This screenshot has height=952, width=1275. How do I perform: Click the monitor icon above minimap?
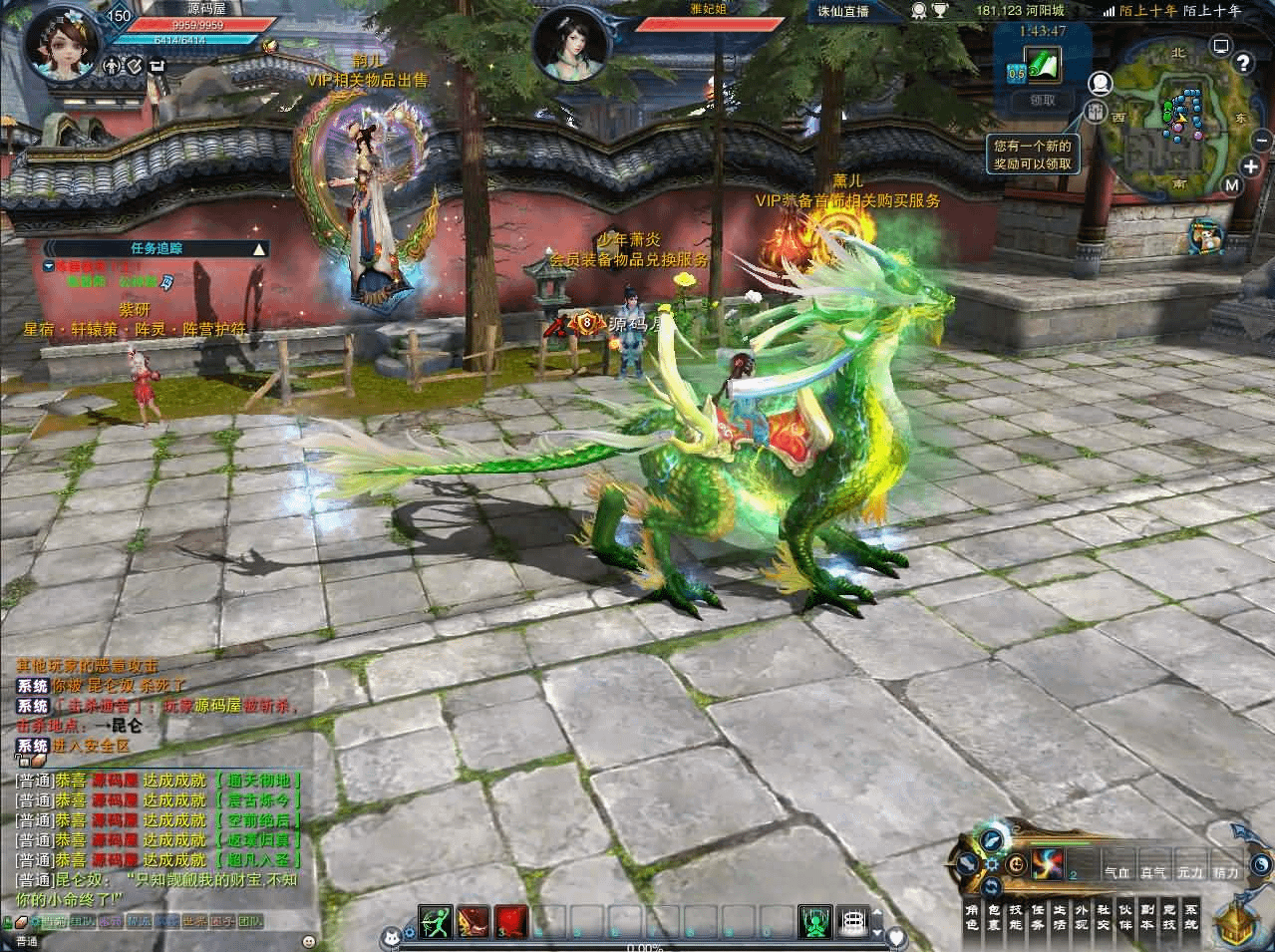click(1221, 44)
